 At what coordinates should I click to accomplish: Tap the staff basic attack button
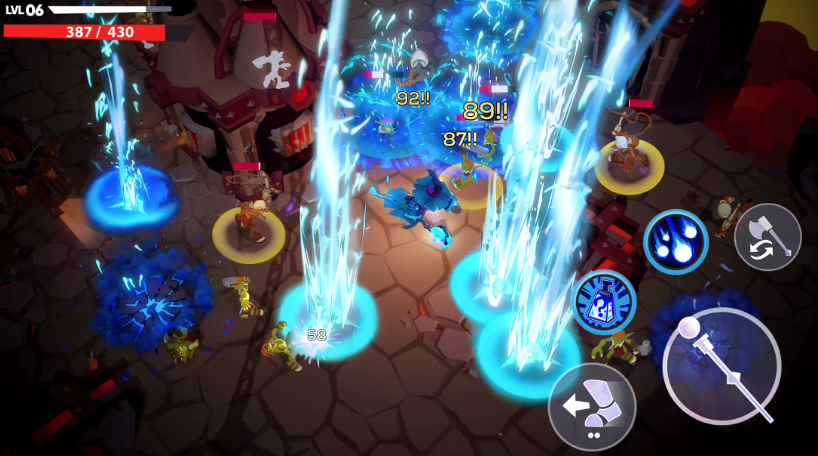(721, 366)
